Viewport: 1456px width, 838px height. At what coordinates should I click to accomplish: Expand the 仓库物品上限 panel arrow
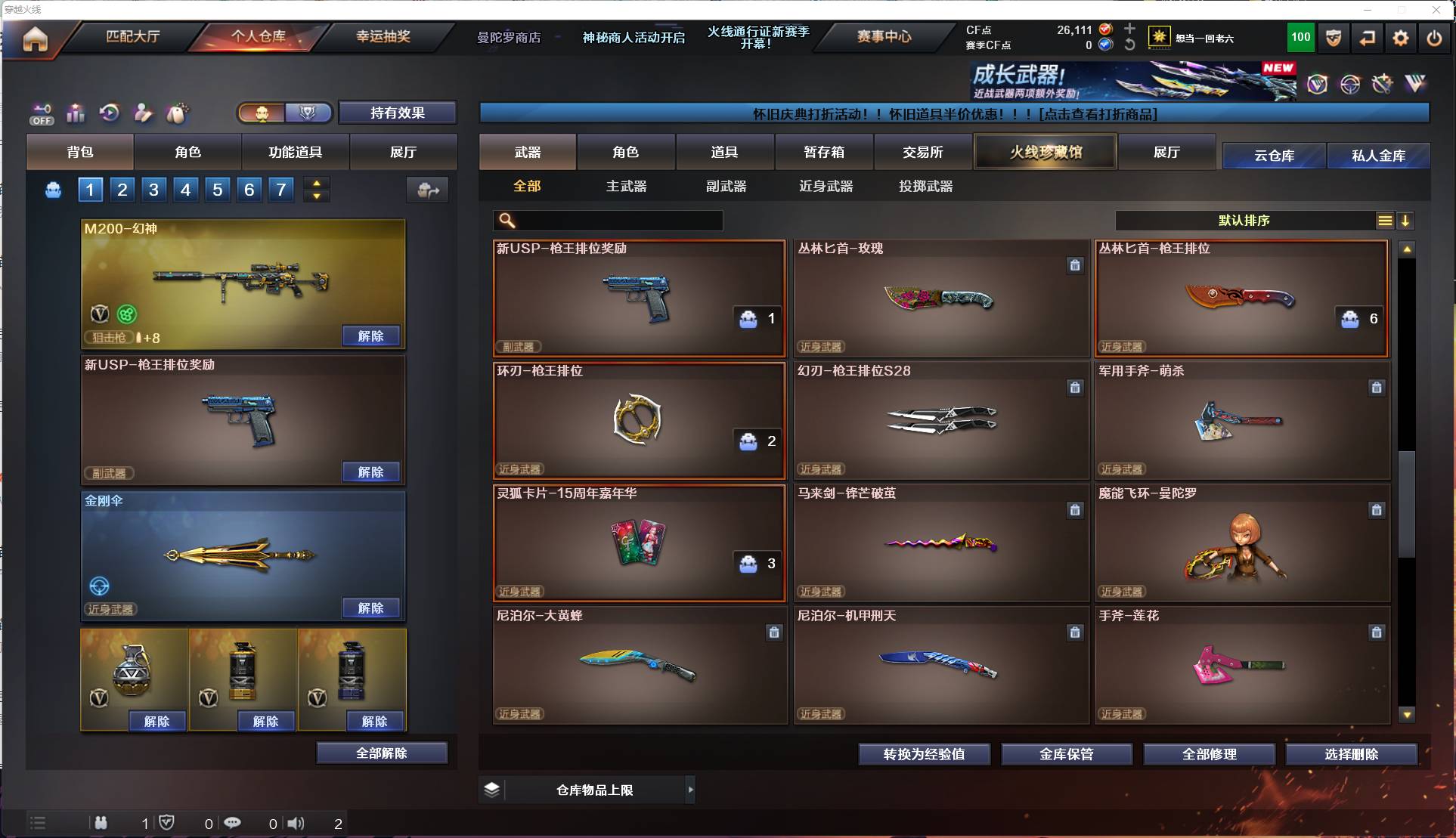tap(690, 790)
